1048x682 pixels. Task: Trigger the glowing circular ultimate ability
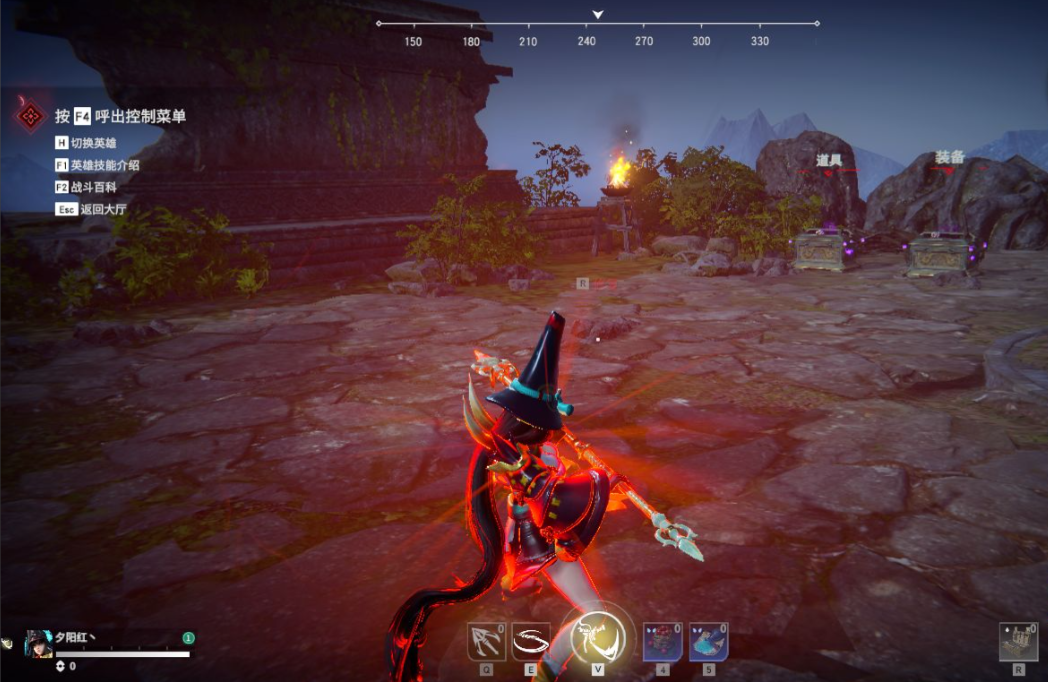coord(597,636)
